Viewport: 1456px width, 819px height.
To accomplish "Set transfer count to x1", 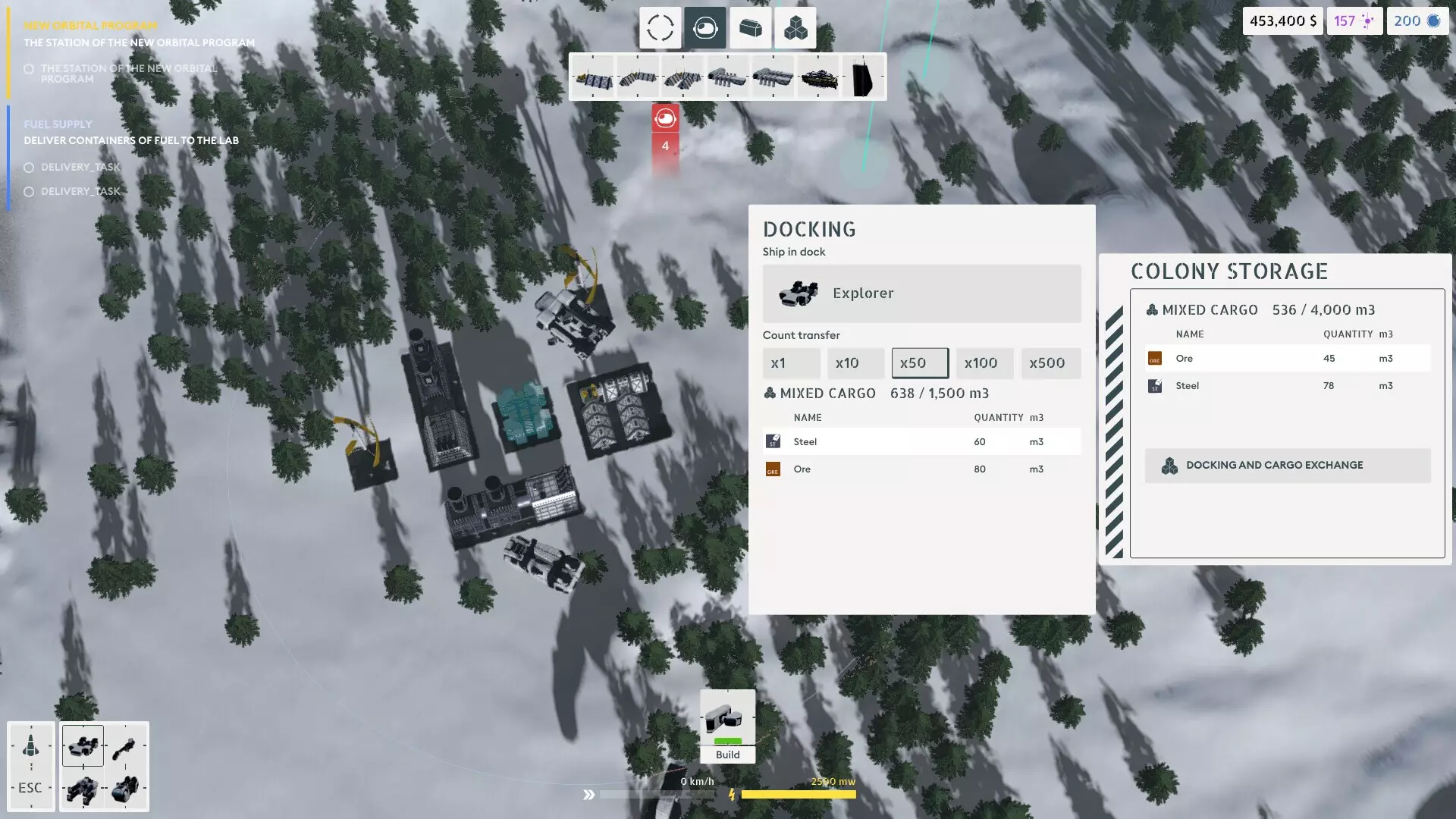I will (791, 362).
